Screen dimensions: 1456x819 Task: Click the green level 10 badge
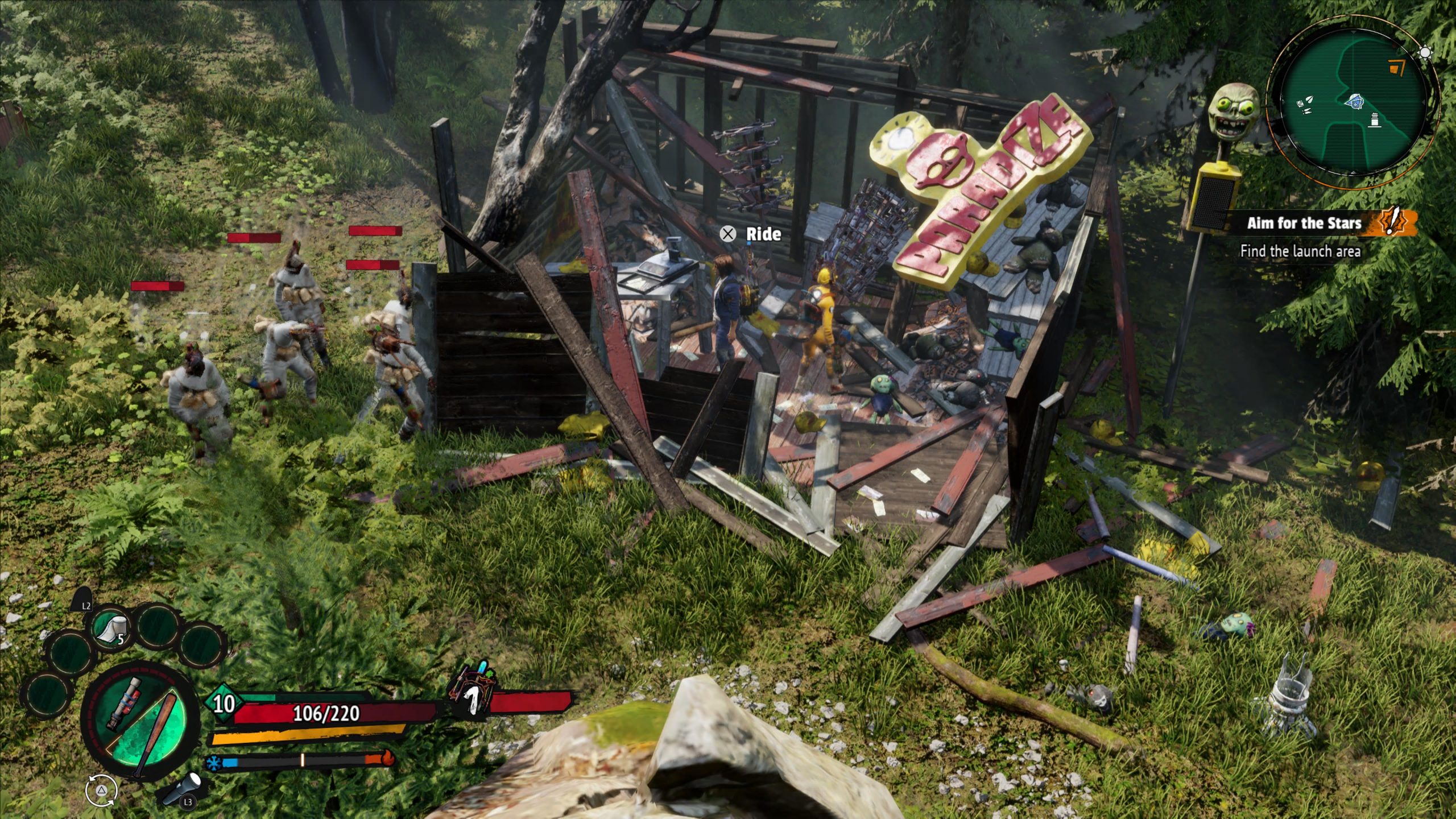[x=224, y=704]
